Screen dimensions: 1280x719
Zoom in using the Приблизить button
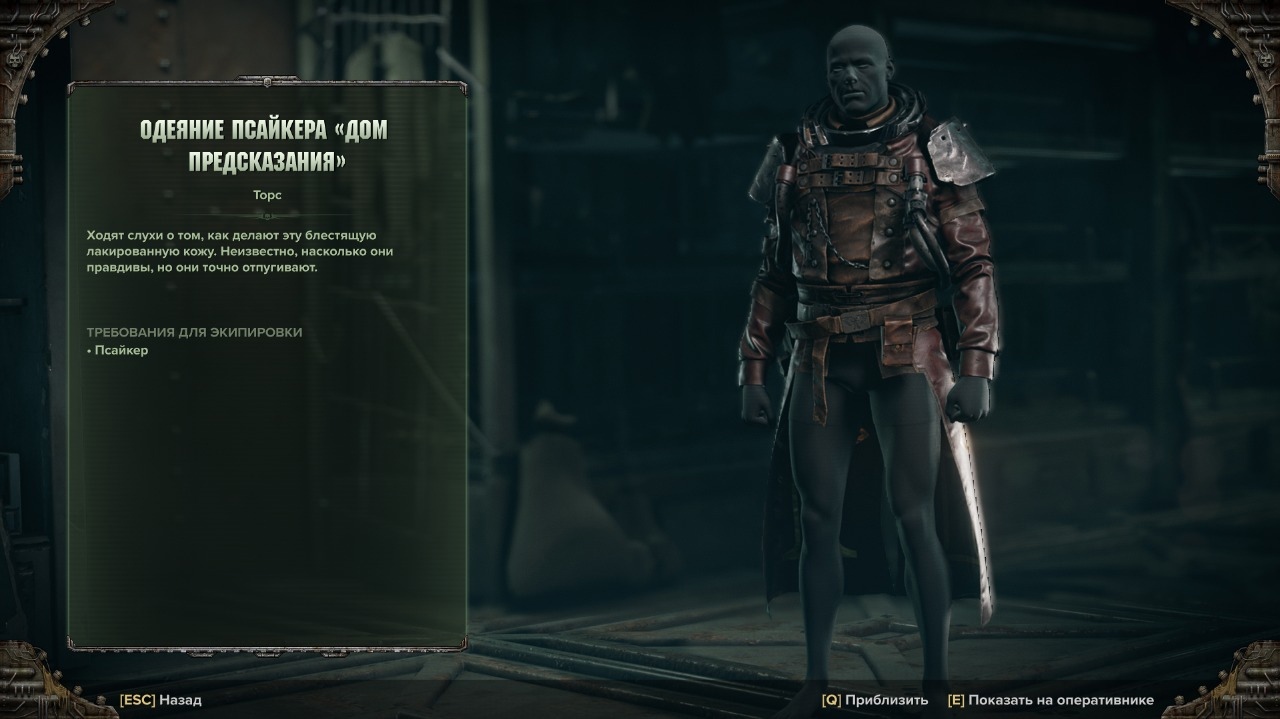(x=875, y=700)
